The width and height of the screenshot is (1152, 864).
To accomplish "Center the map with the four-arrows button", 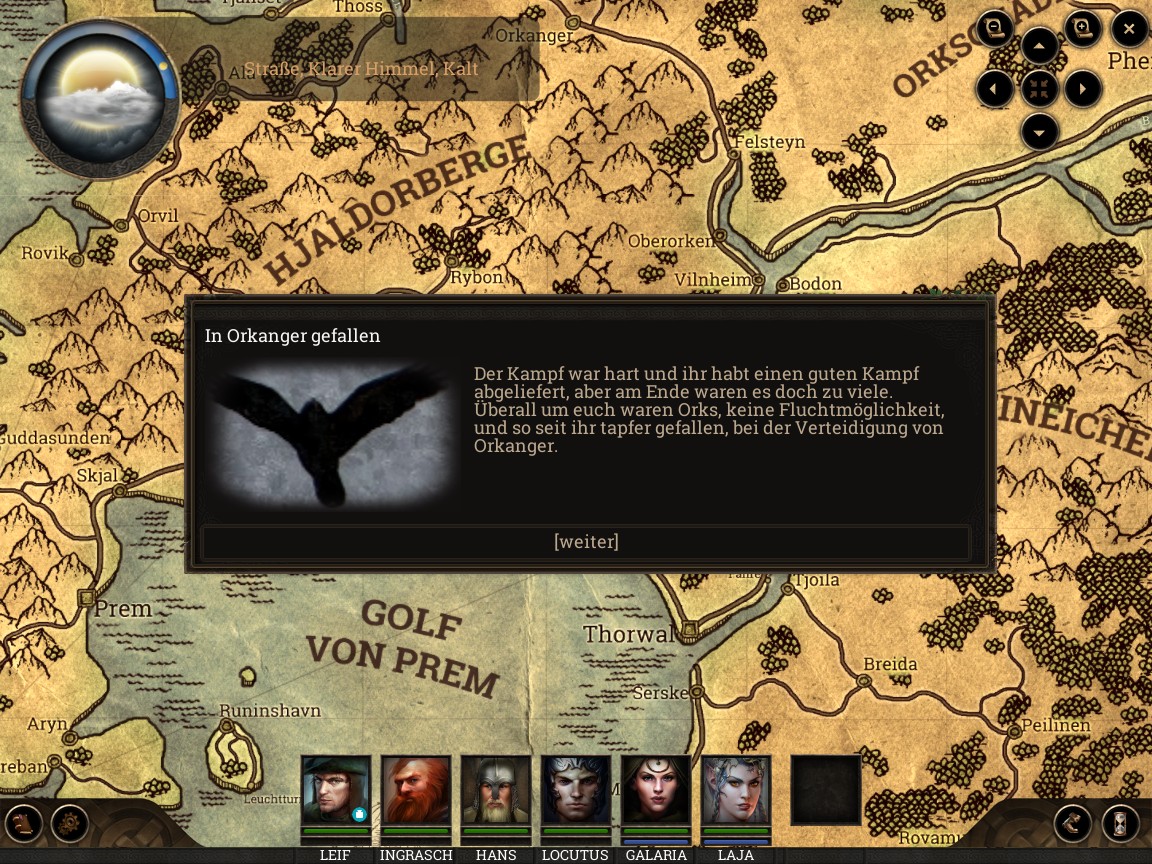I will click(1039, 89).
